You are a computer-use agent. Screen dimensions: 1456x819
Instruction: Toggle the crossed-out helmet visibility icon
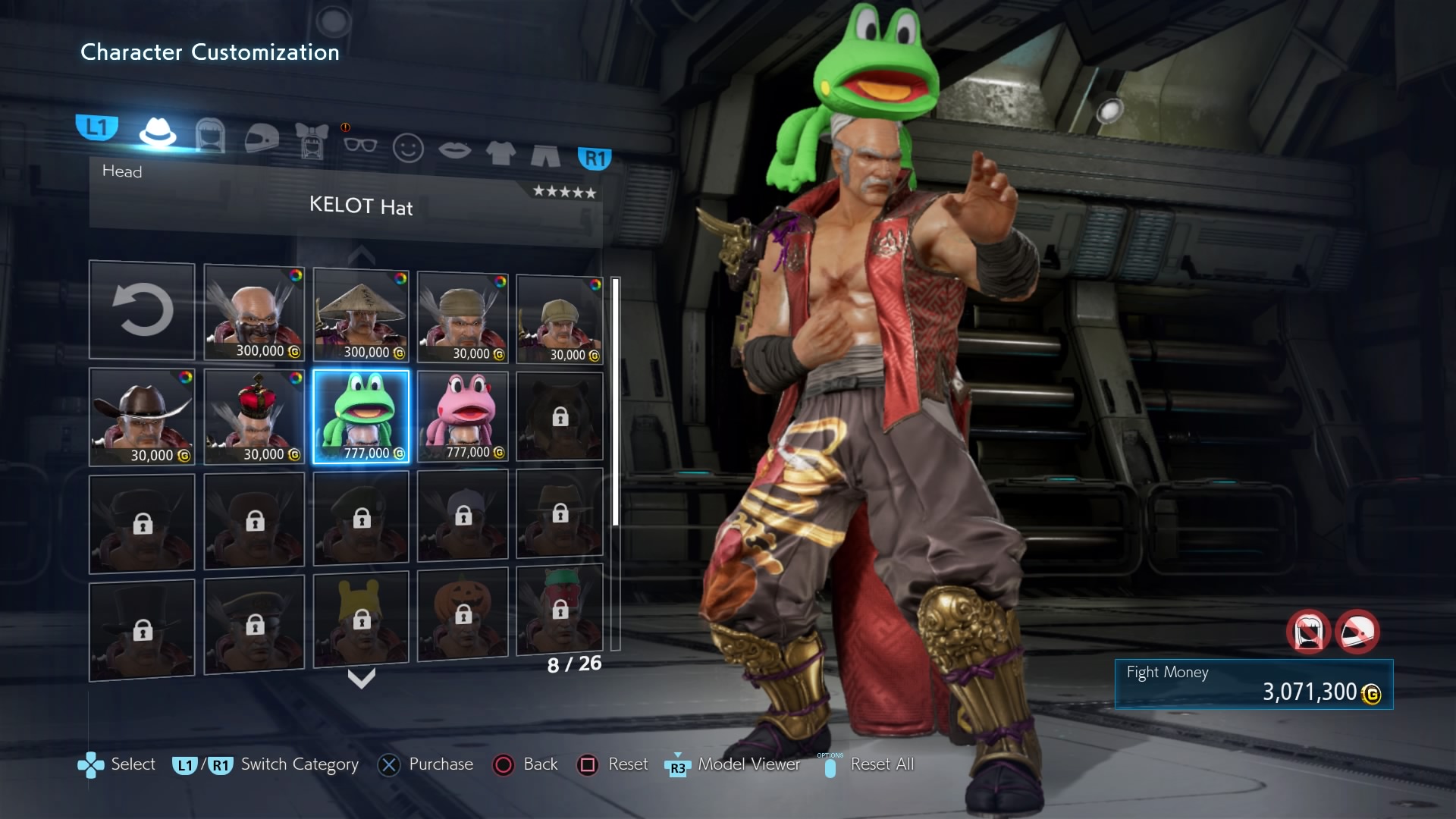pyautogui.click(x=1357, y=632)
